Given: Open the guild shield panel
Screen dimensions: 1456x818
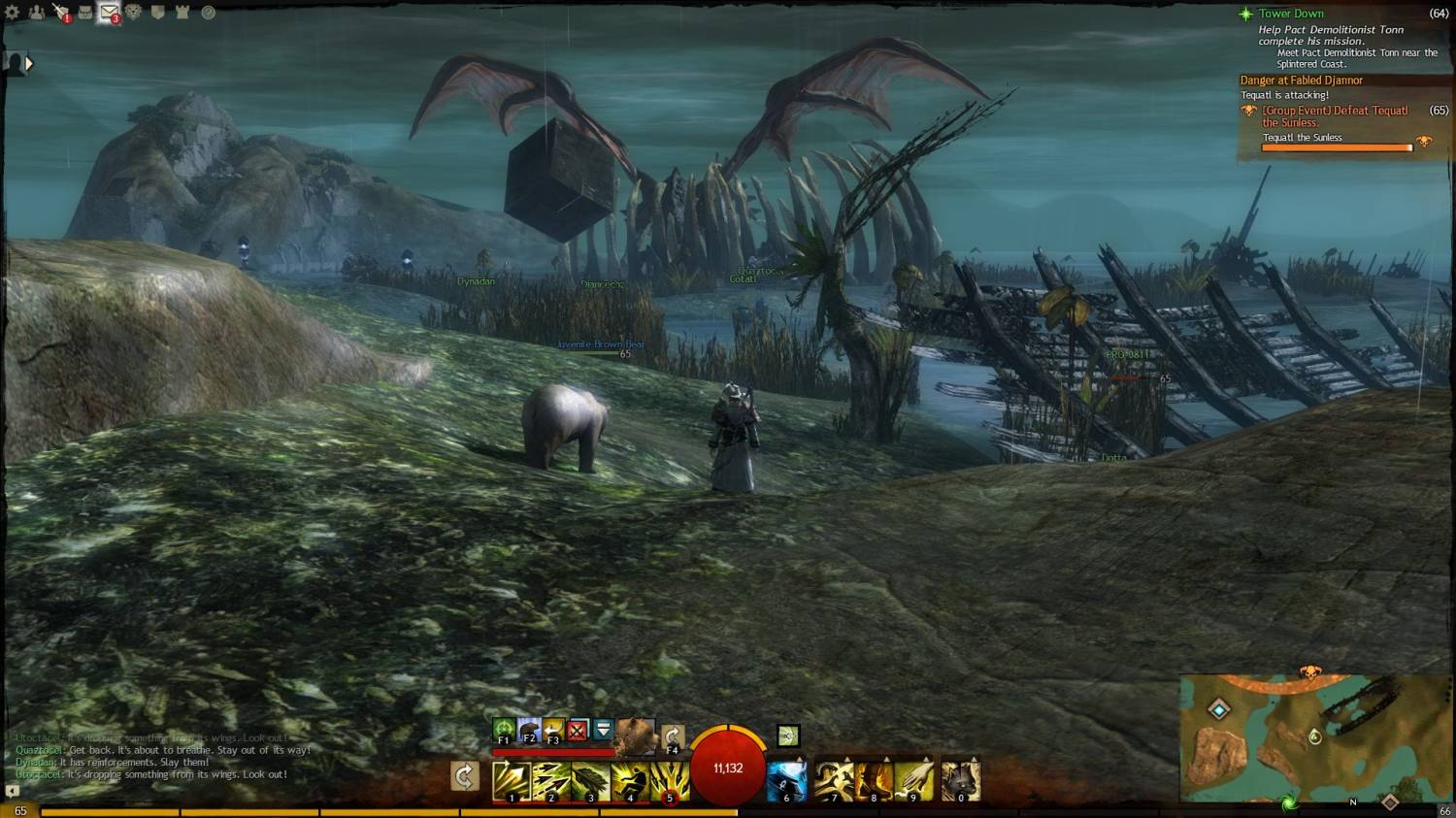Looking at the screenshot, I should click(x=158, y=13).
